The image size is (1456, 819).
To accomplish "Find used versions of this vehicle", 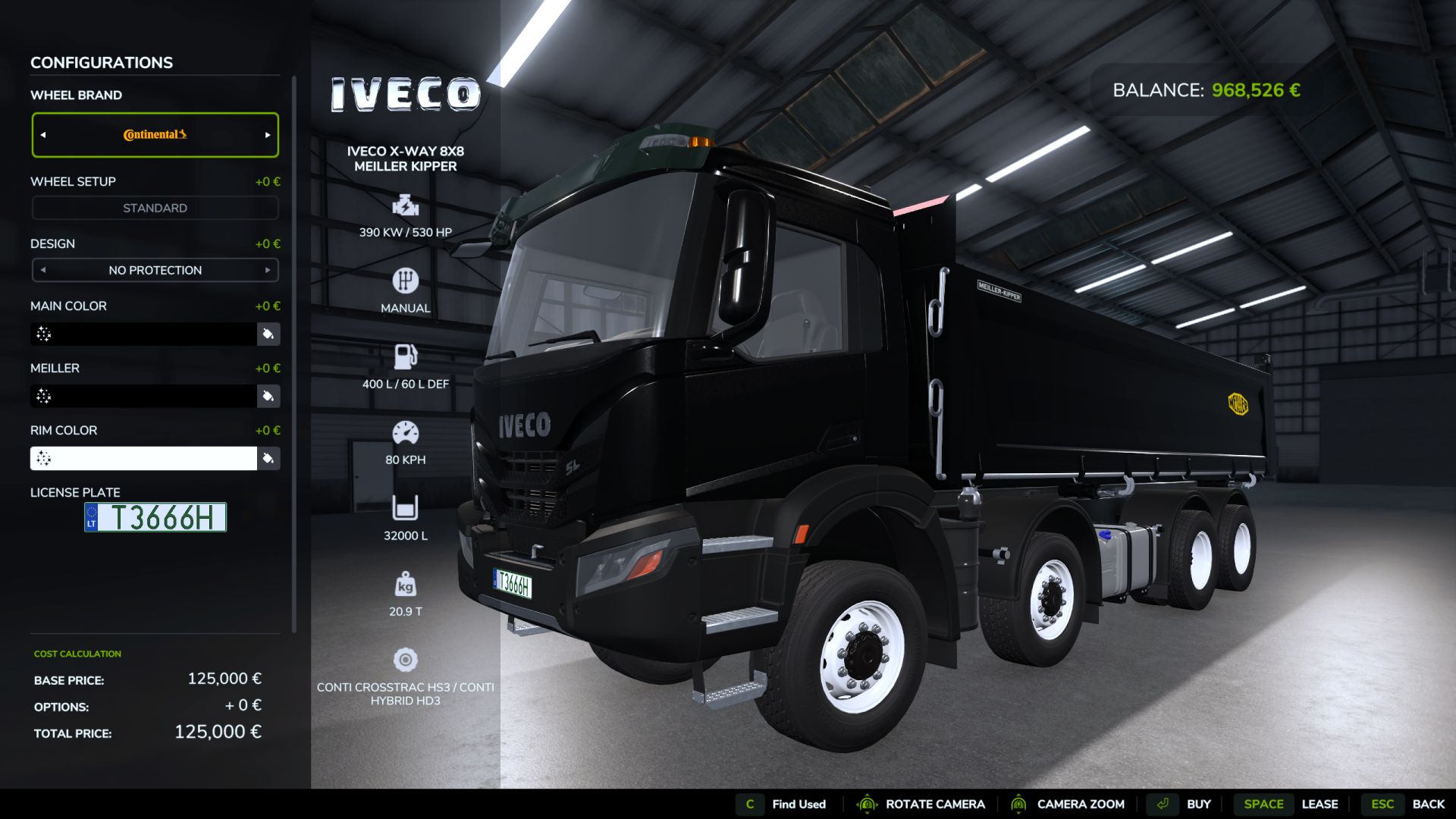I will [x=781, y=804].
